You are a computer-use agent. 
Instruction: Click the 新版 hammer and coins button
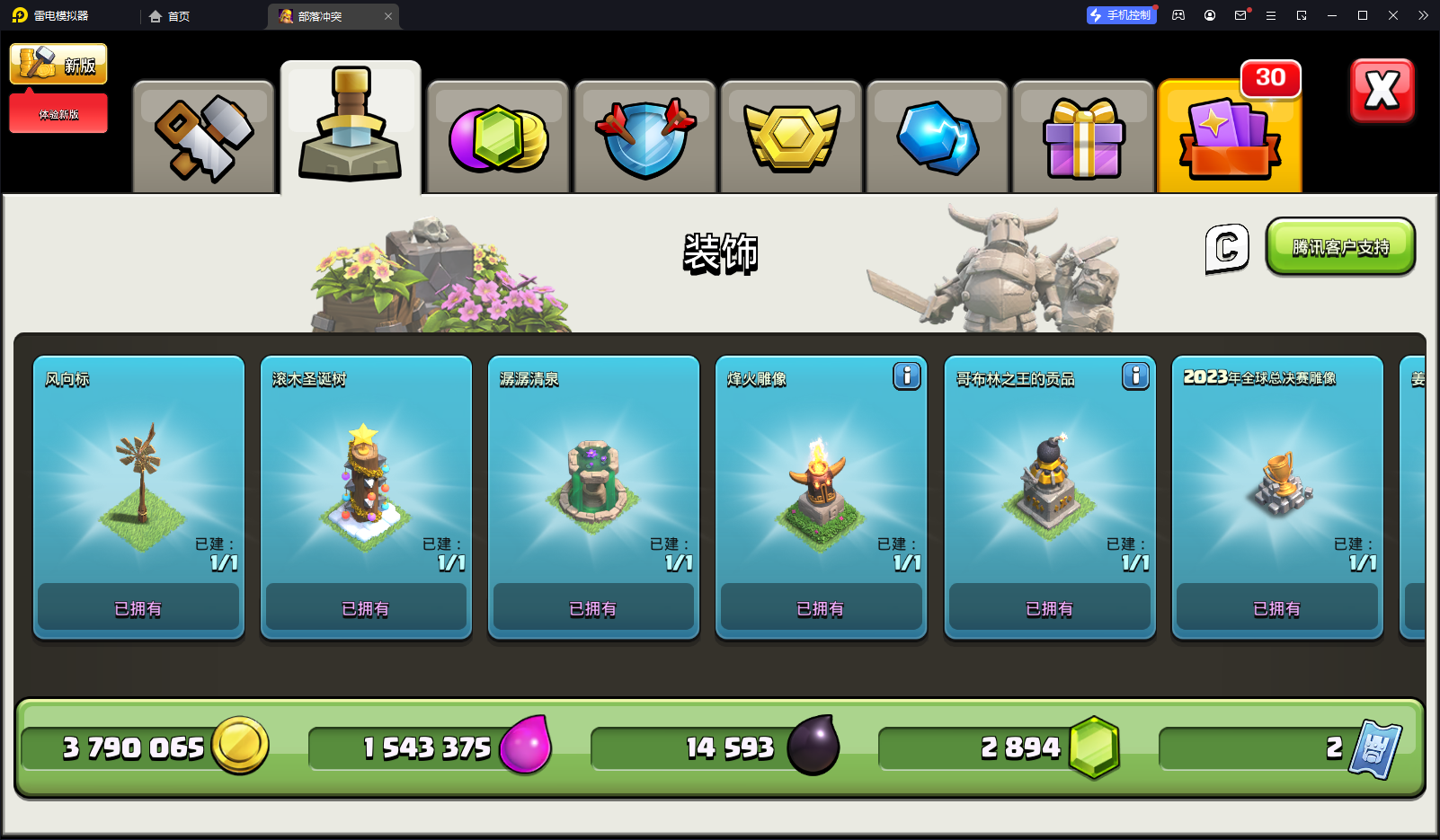point(58,64)
